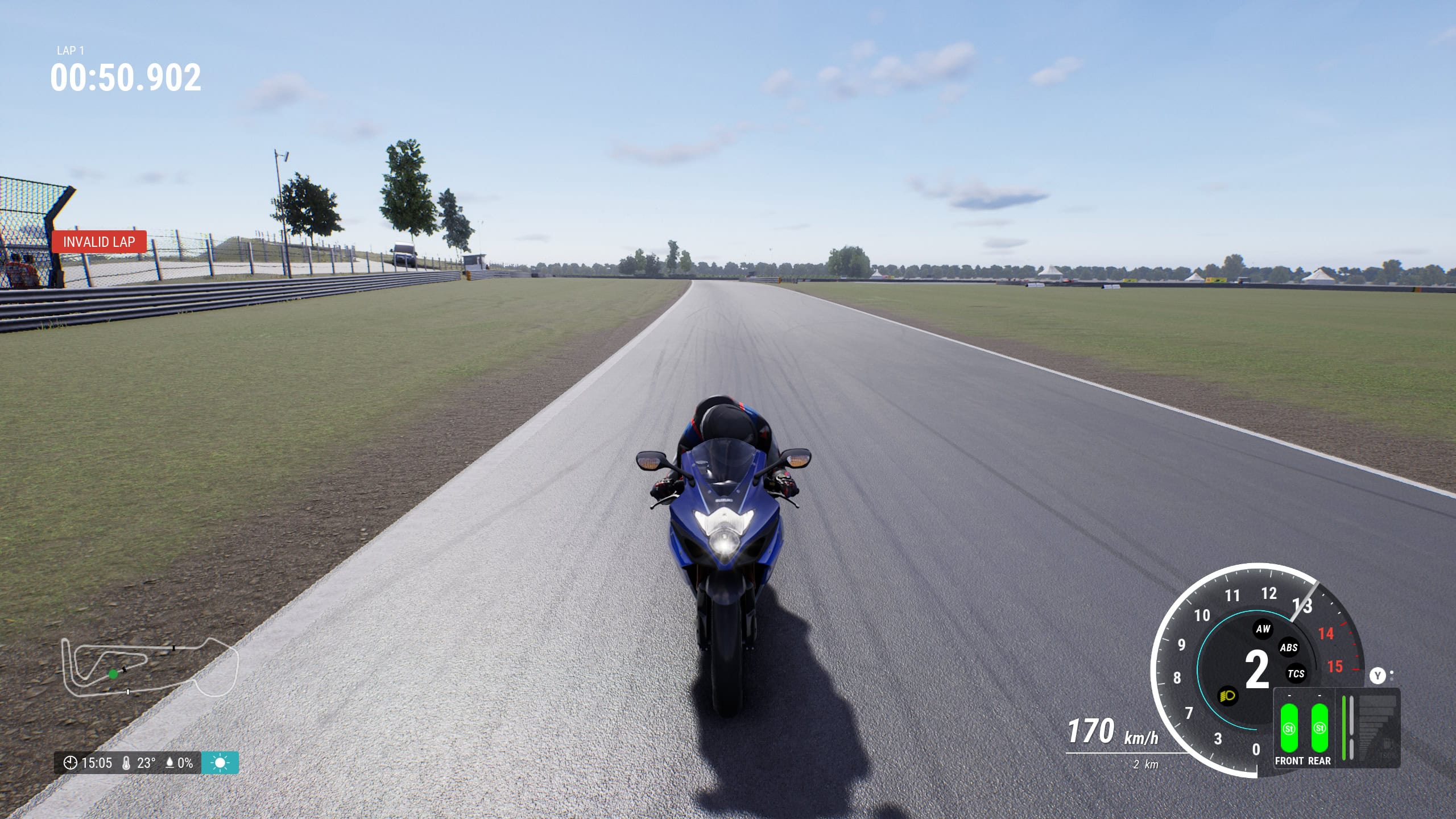
Task: Click the headlight indicator icon
Action: [x=1228, y=697]
